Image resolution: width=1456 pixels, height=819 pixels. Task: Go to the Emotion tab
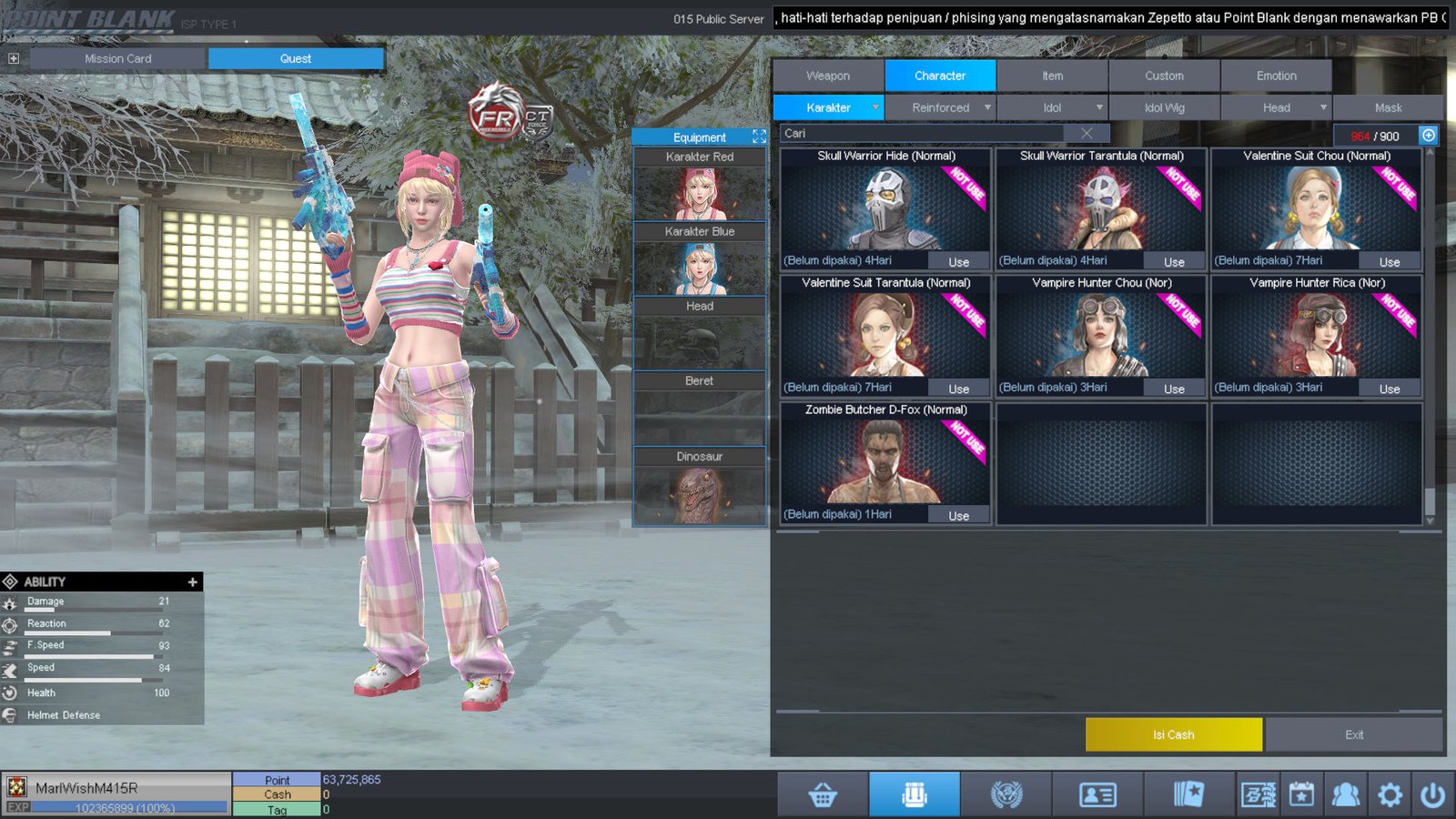click(1276, 76)
